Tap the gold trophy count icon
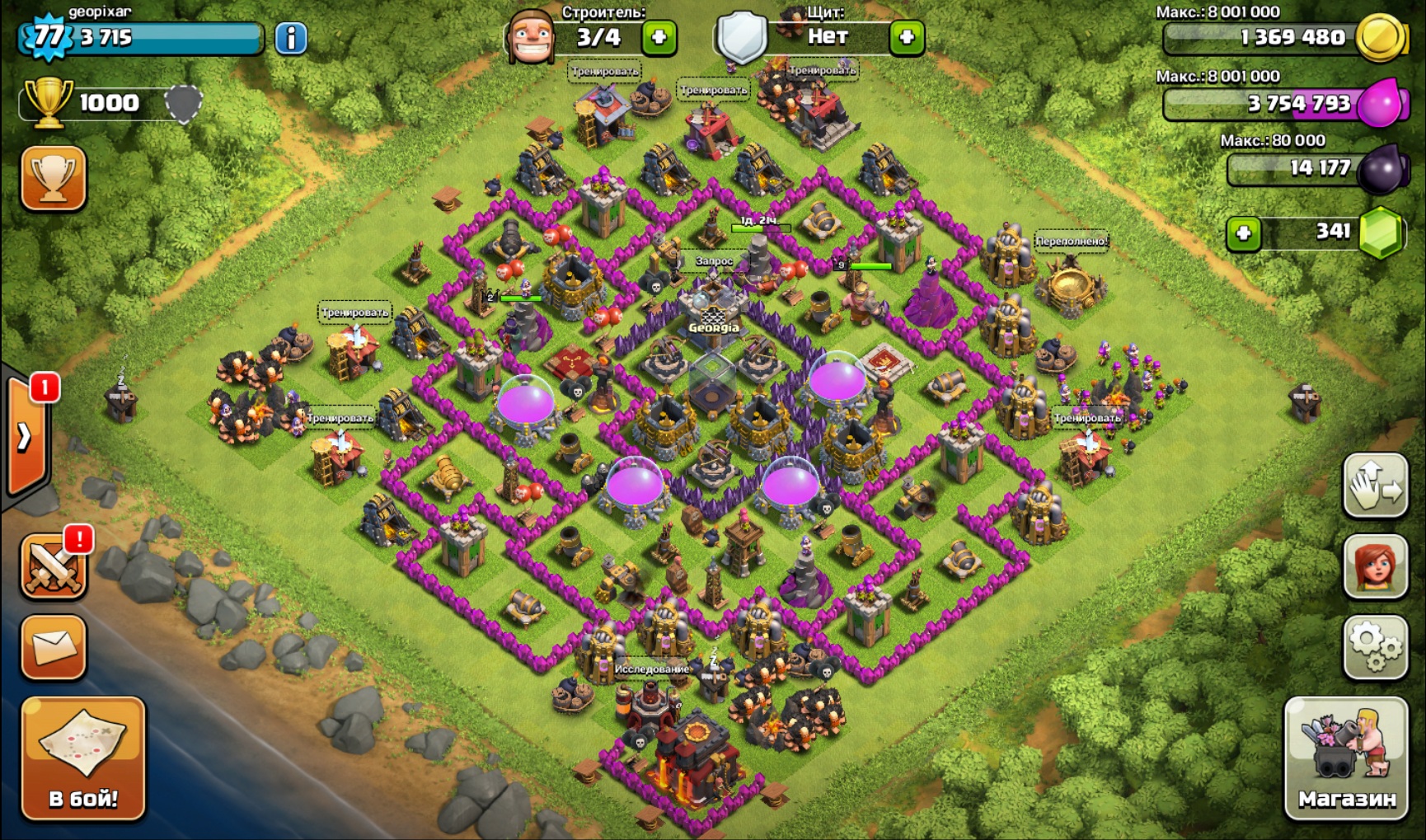This screenshot has height=840, width=1426. [x=48, y=102]
